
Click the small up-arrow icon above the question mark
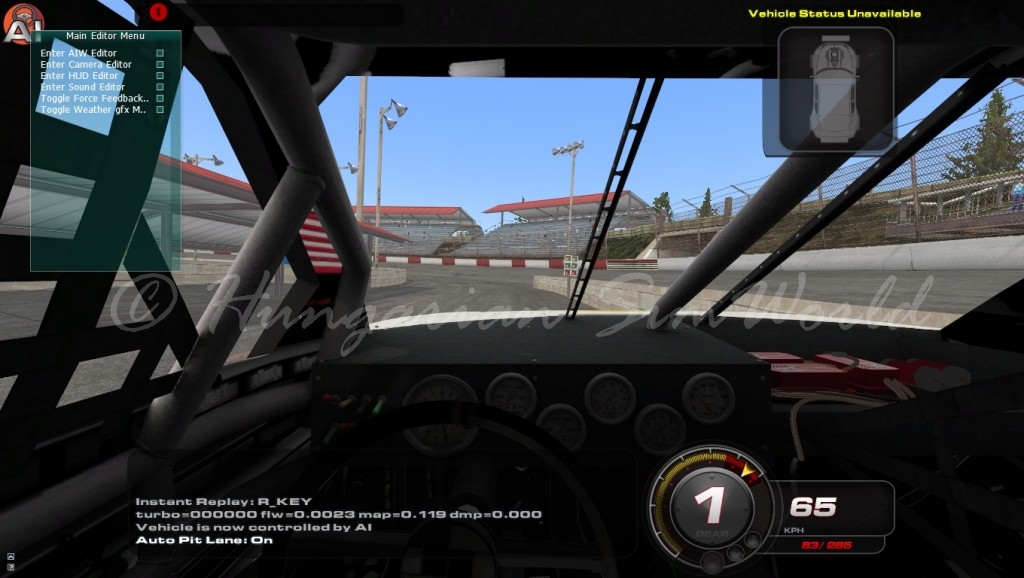(x=10, y=557)
